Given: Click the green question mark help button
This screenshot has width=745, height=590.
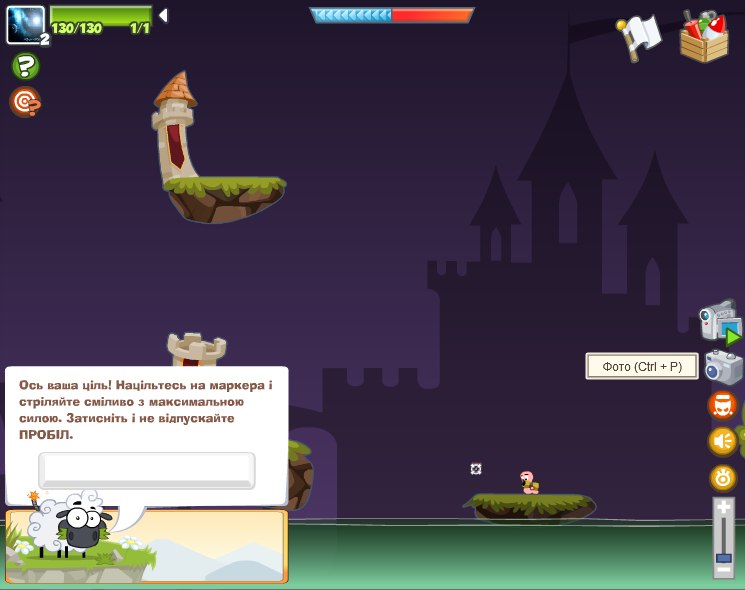Looking at the screenshot, I should click(x=25, y=67).
